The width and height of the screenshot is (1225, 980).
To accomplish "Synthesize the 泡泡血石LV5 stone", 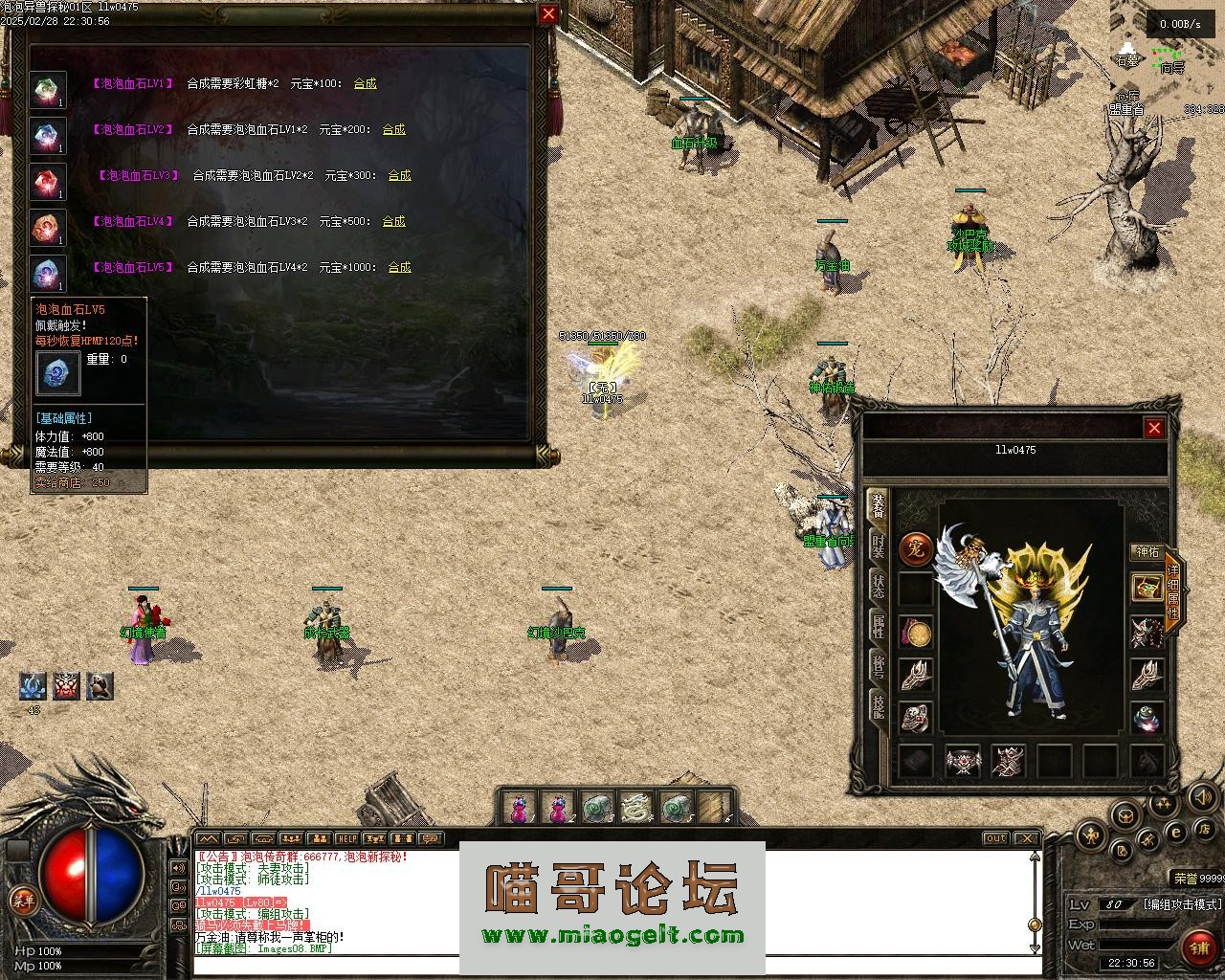I will coord(399,267).
